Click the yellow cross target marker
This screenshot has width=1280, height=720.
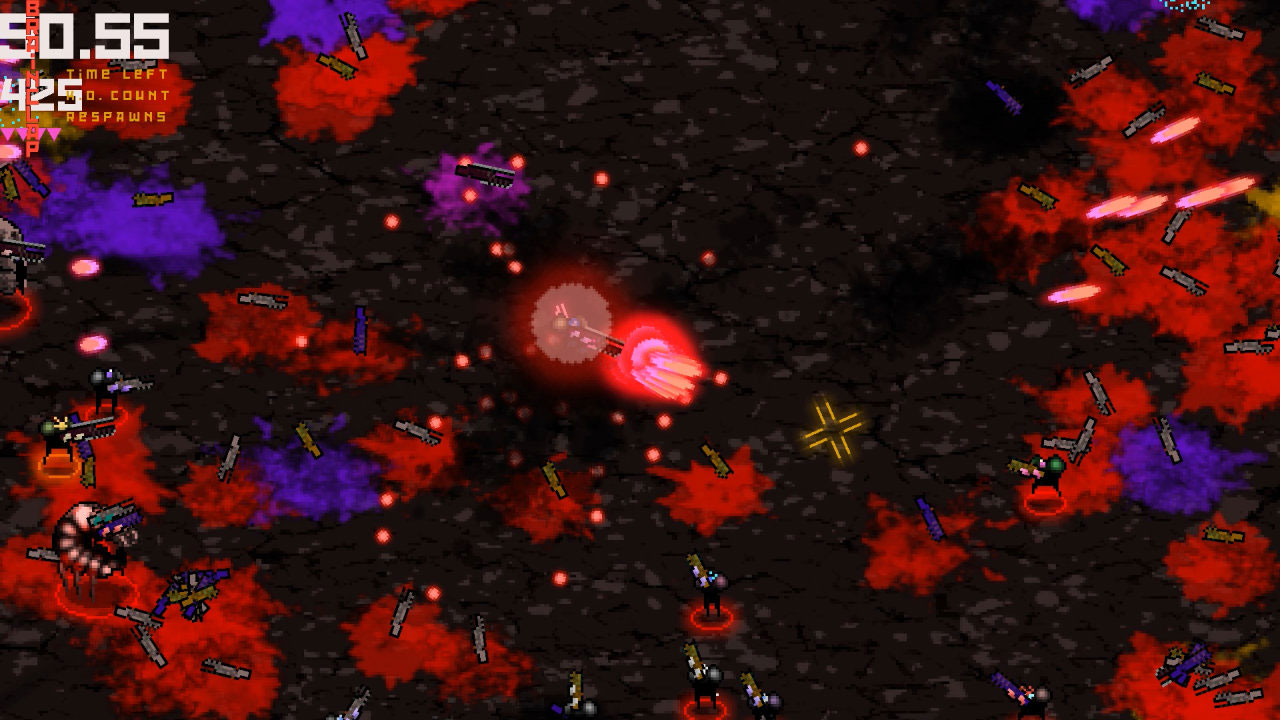[x=832, y=428]
